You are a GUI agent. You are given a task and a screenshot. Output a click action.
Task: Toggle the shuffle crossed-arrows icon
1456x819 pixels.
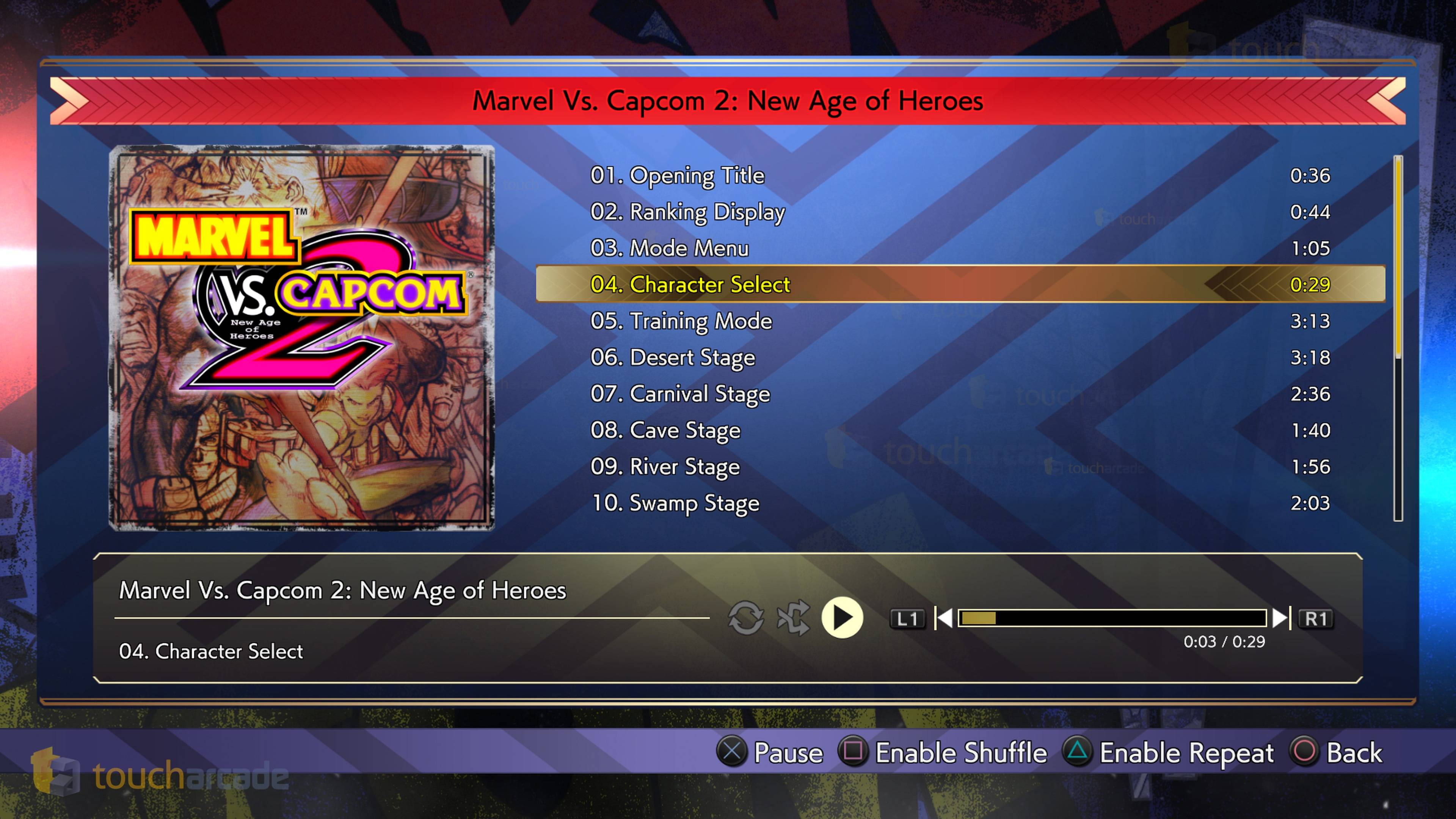pos(793,618)
